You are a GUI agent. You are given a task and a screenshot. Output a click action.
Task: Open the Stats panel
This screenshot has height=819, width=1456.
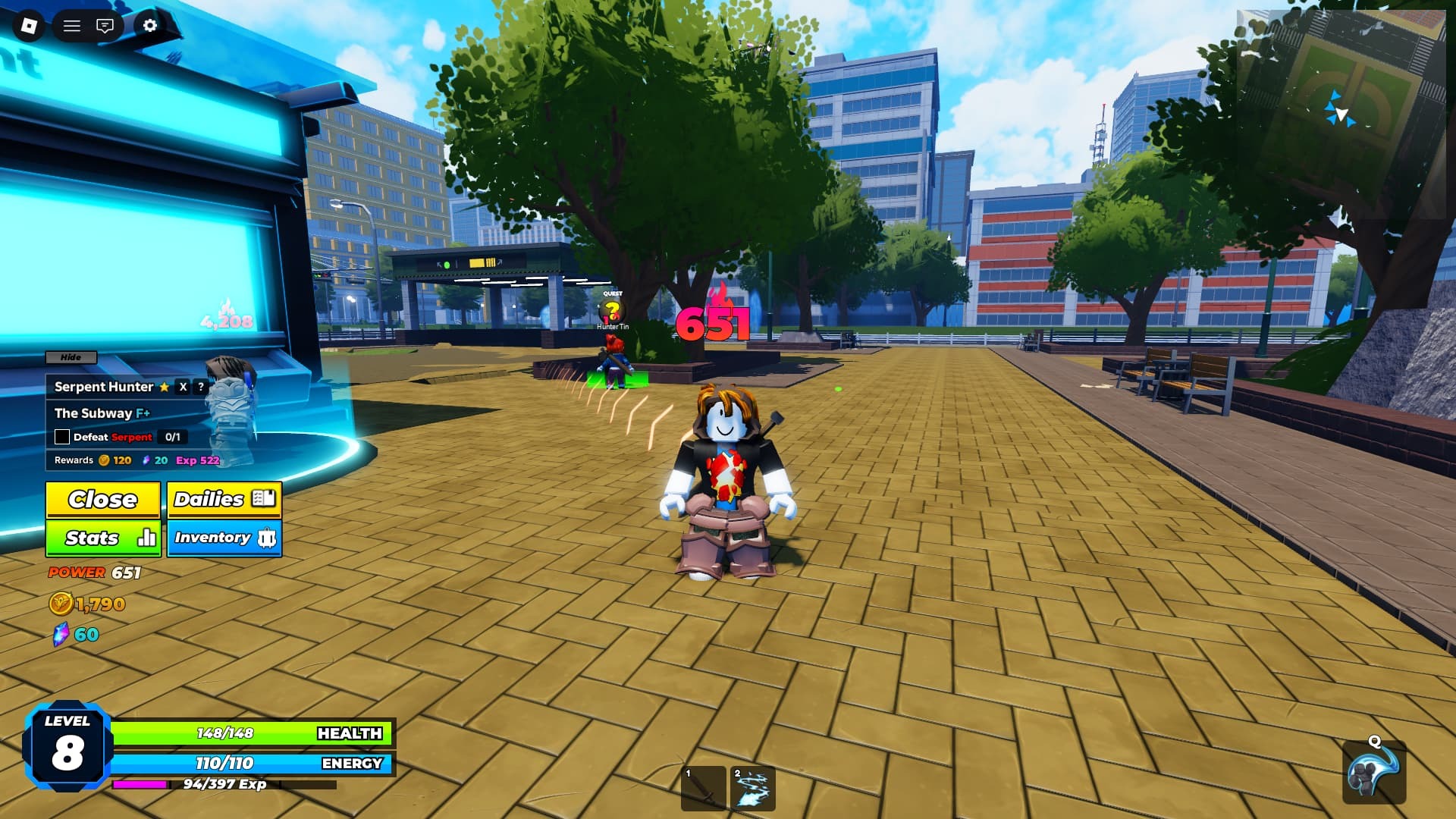[x=103, y=538]
